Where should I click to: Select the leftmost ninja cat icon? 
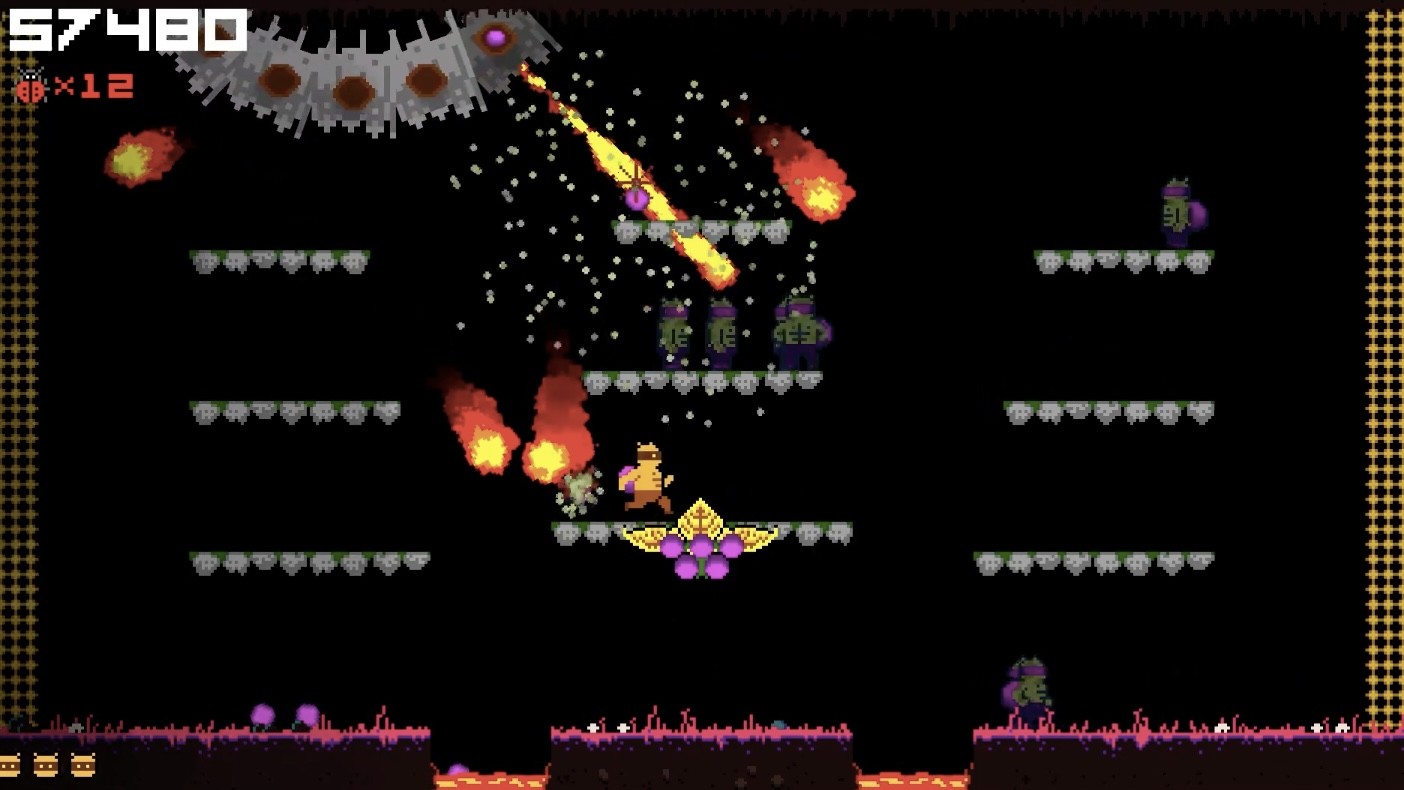(x=8, y=766)
